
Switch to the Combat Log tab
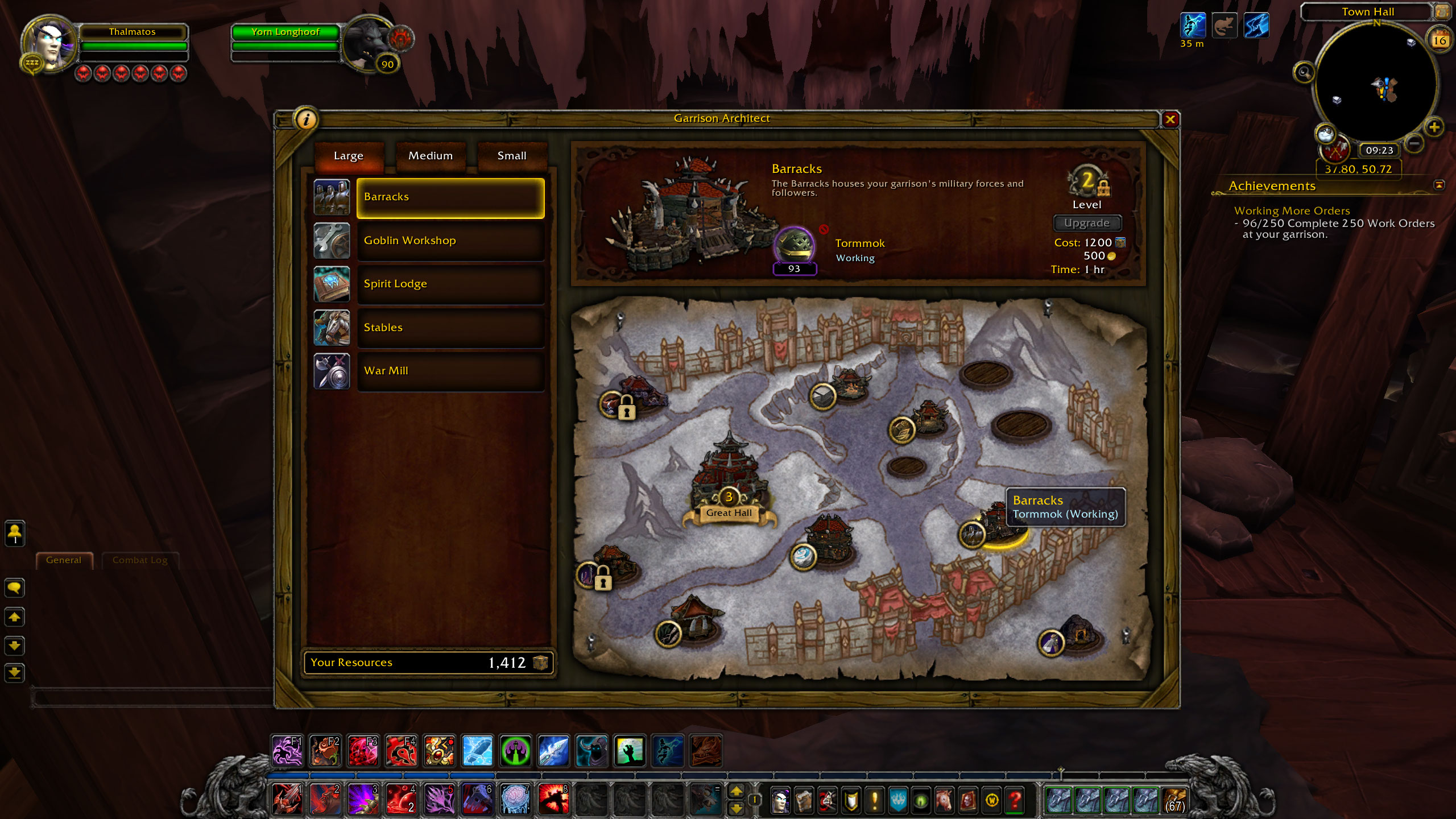click(x=140, y=560)
